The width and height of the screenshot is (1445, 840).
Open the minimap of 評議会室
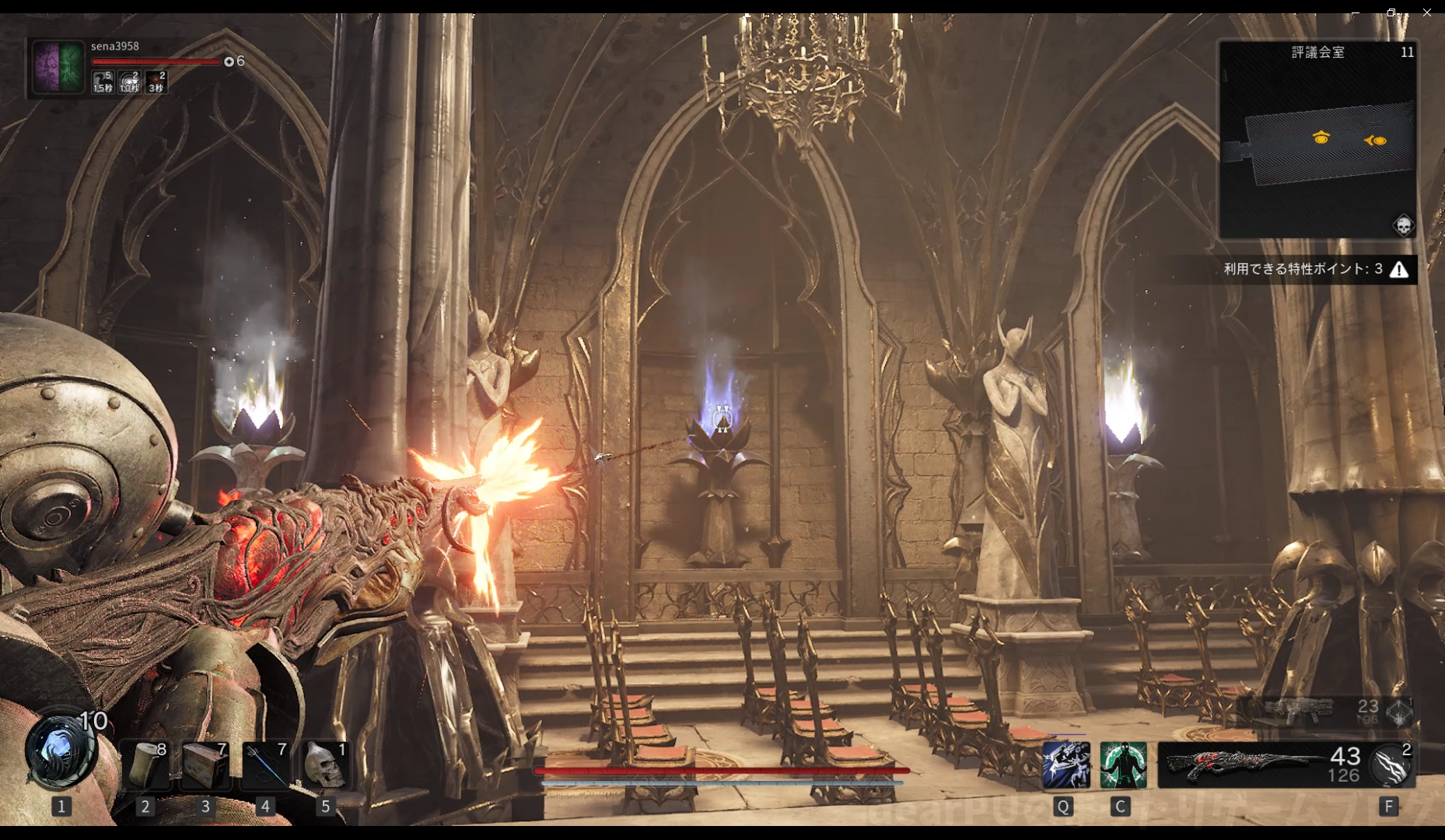1317,140
